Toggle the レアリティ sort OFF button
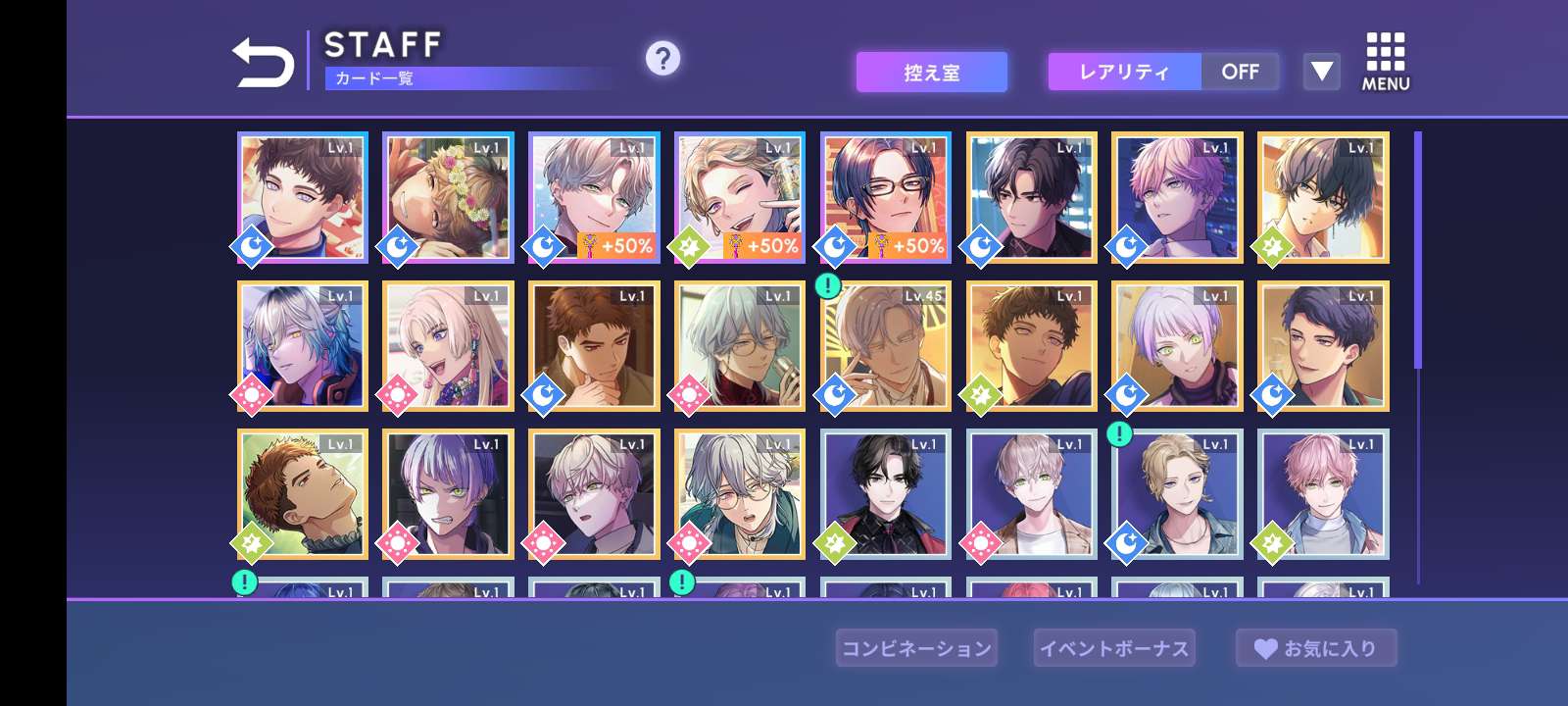 tap(1240, 72)
